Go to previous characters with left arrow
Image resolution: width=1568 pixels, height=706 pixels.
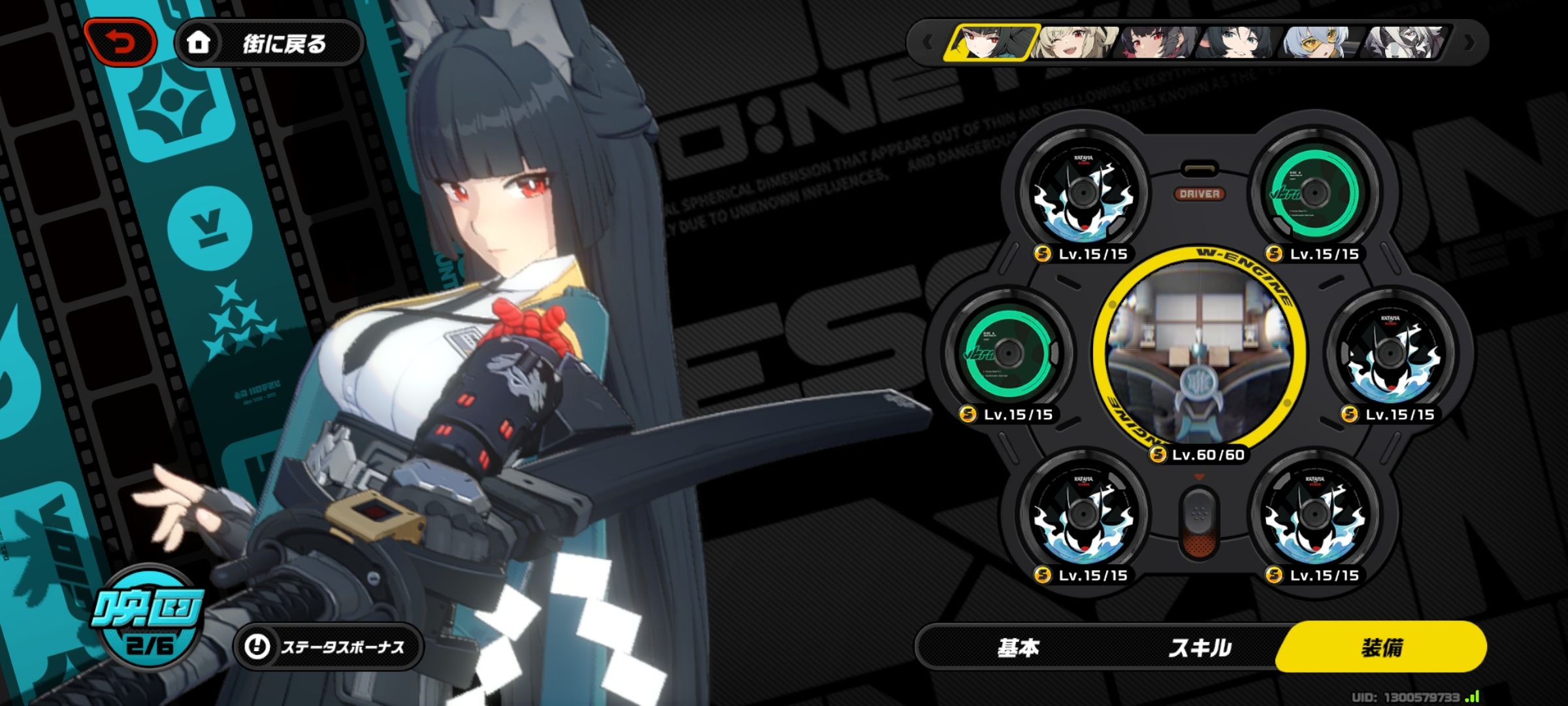928,43
